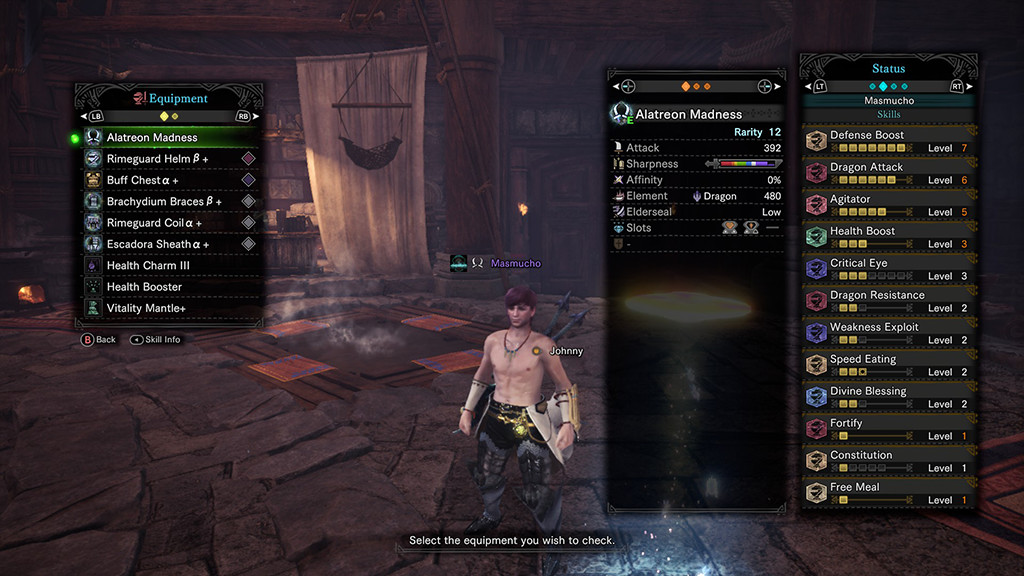Select the Dragon Resistance skill entry
1024x576 pixels.
(x=890, y=301)
